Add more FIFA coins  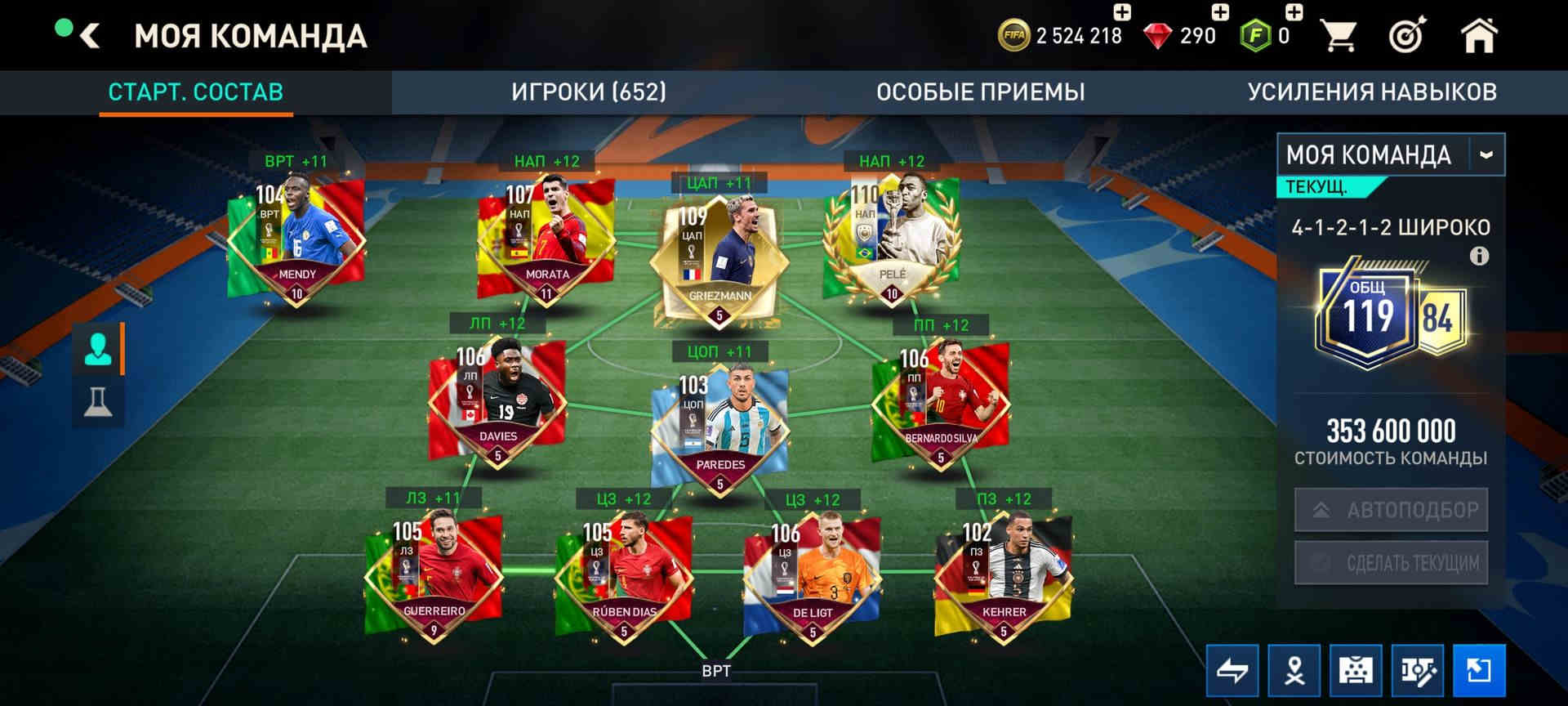(1122, 12)
